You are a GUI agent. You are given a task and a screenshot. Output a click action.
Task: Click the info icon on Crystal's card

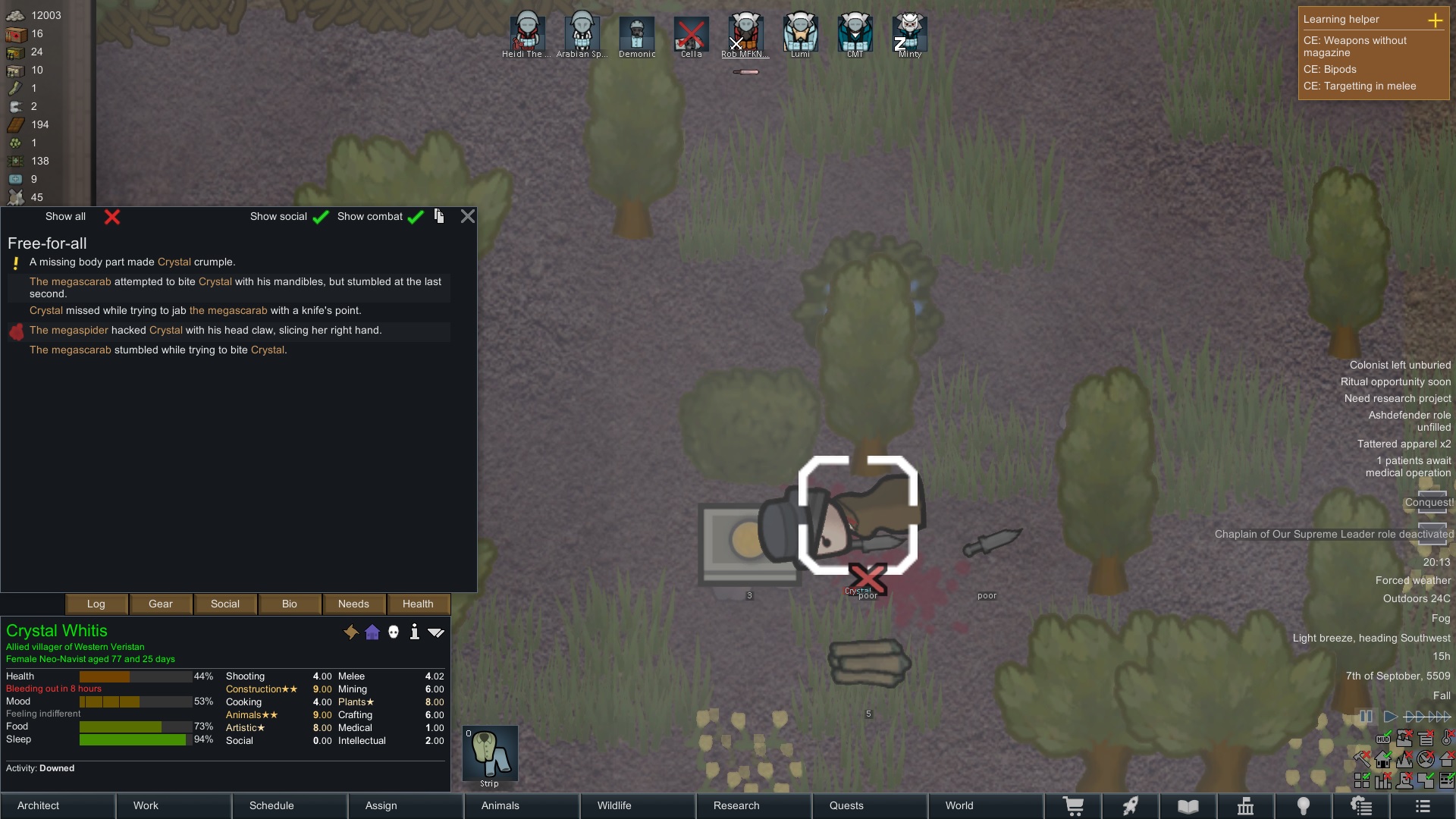(x=415, y=632)
